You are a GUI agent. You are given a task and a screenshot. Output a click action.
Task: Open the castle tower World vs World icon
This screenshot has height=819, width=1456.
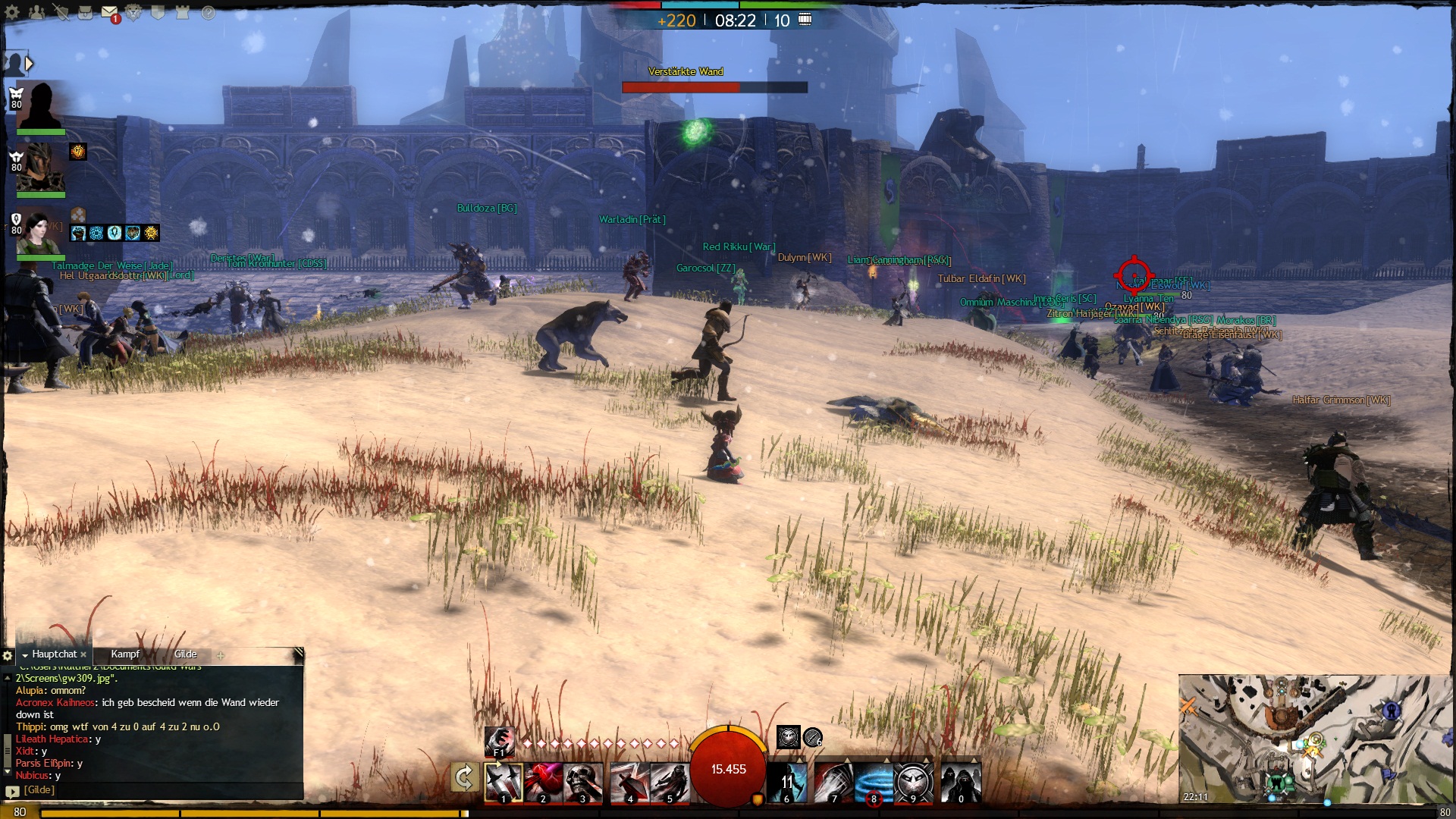[182, 12]
